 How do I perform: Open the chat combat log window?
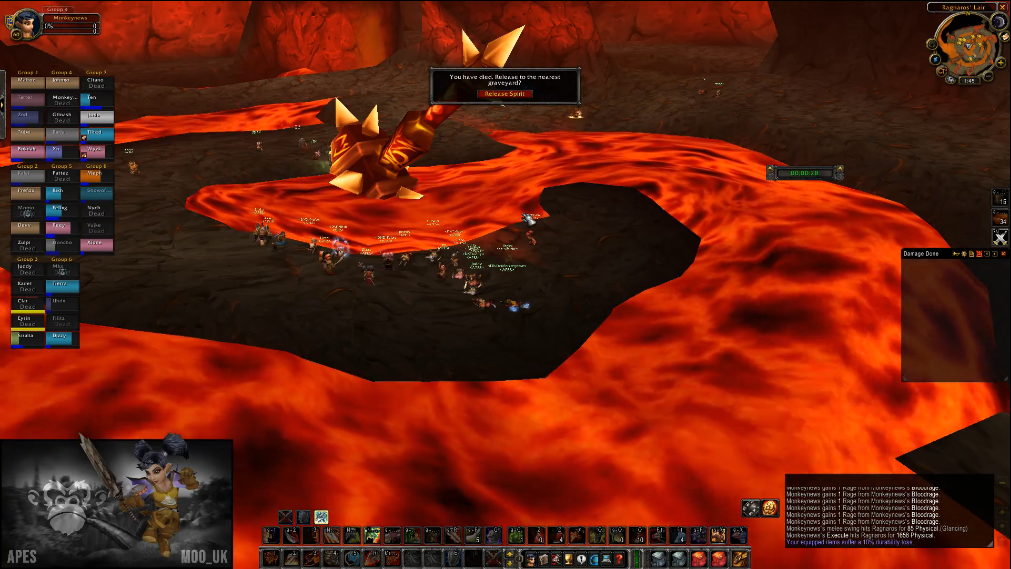click(x=889, y=510)
